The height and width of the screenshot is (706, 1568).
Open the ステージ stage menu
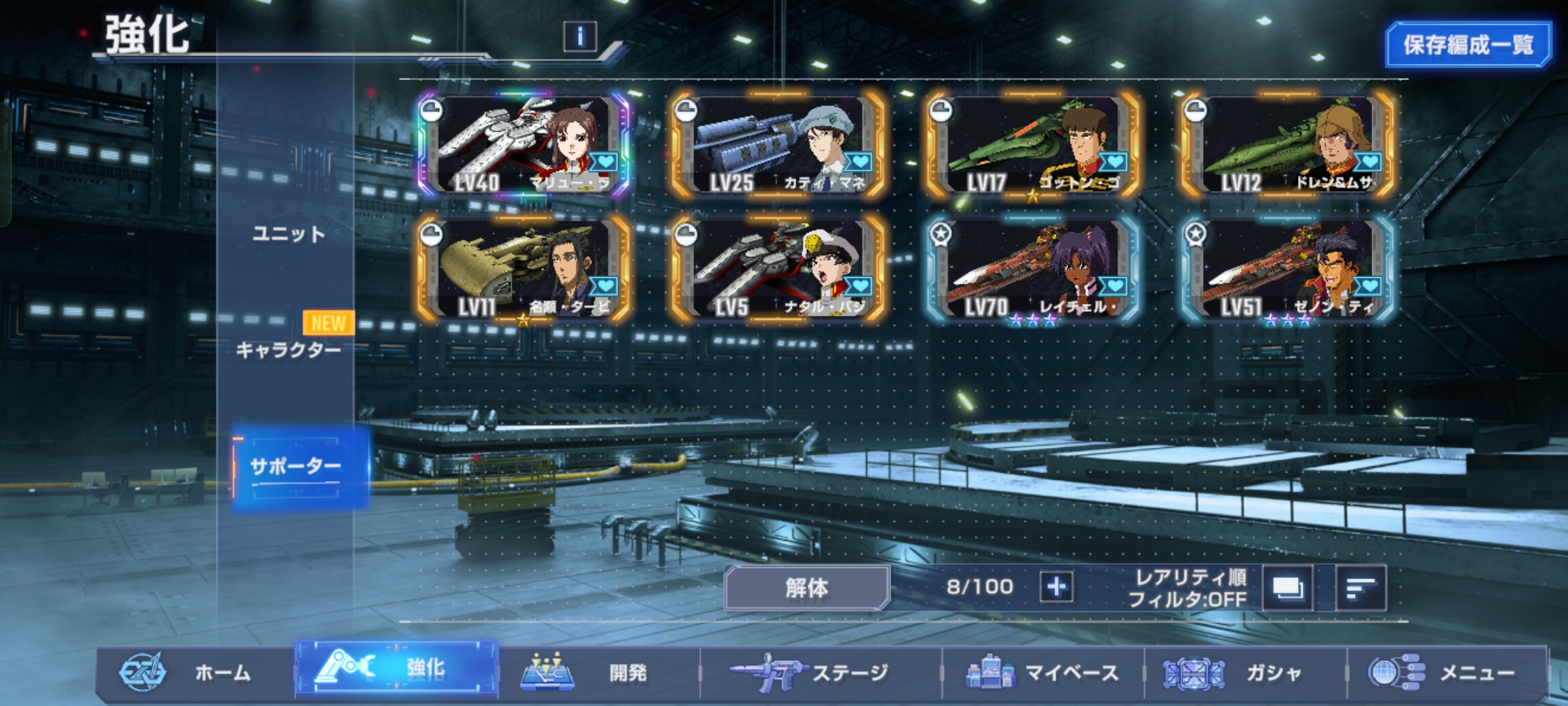point(820,672)
